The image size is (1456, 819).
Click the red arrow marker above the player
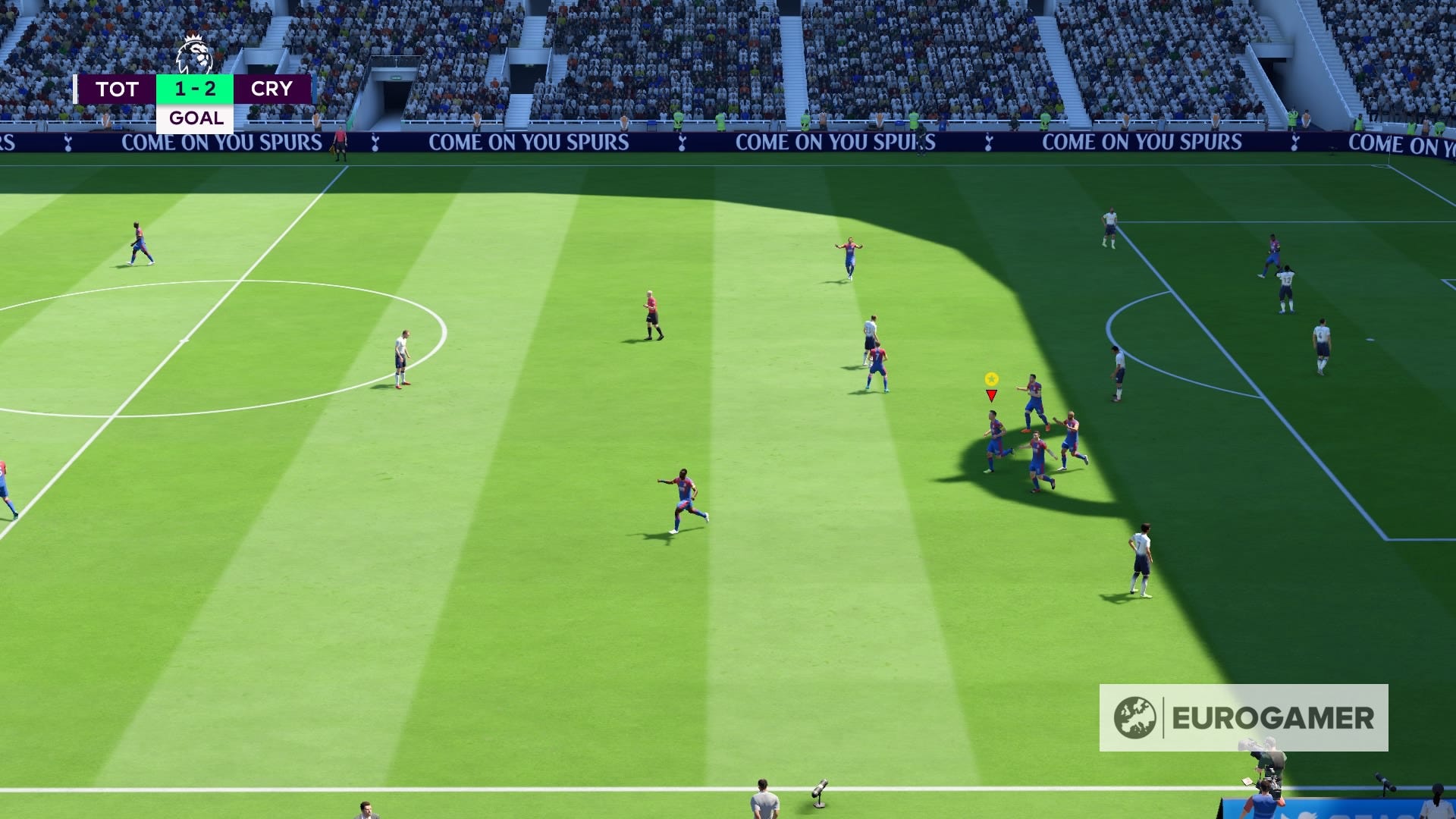(x=990, y=395)
